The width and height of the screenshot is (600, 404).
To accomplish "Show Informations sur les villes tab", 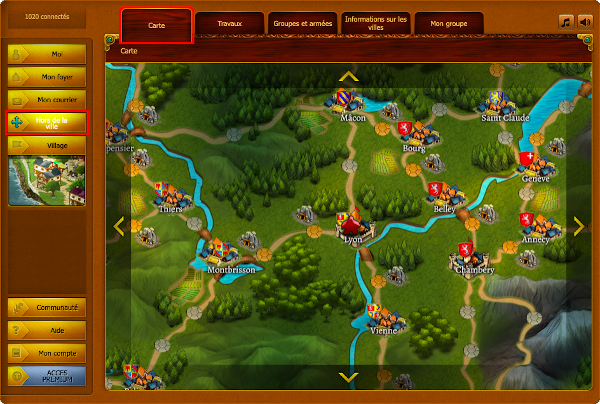I will click(375, 23).
